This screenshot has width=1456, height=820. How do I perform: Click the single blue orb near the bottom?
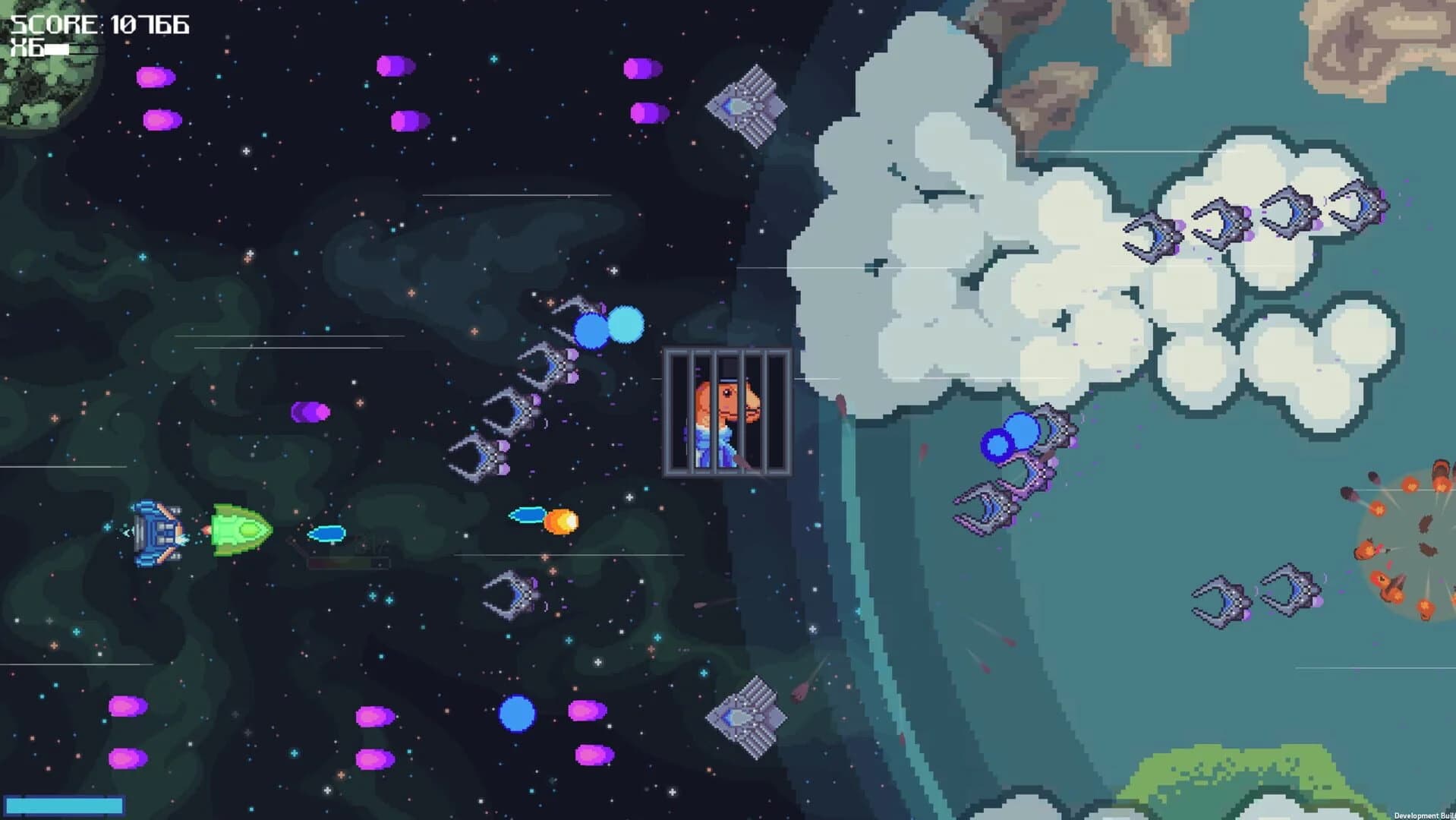(x=516, y=714)
